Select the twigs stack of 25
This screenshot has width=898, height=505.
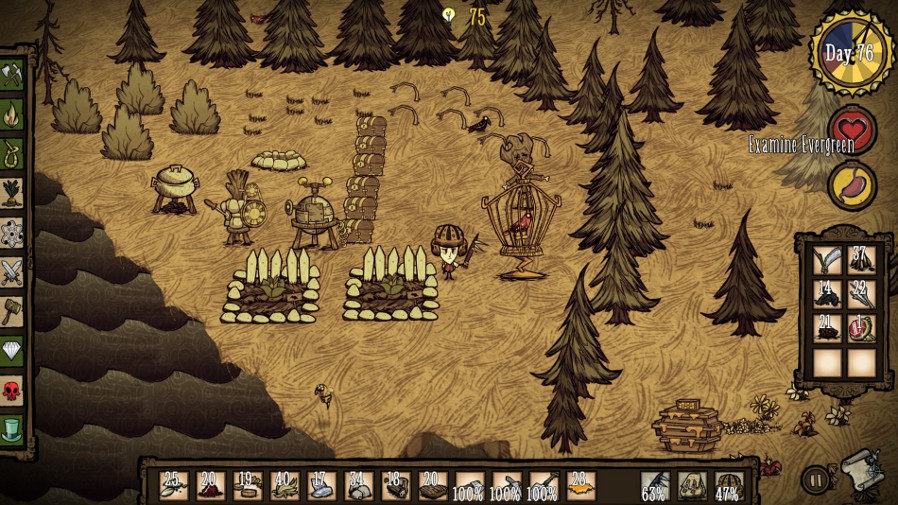pyautogui.click(x=173, y=486)
